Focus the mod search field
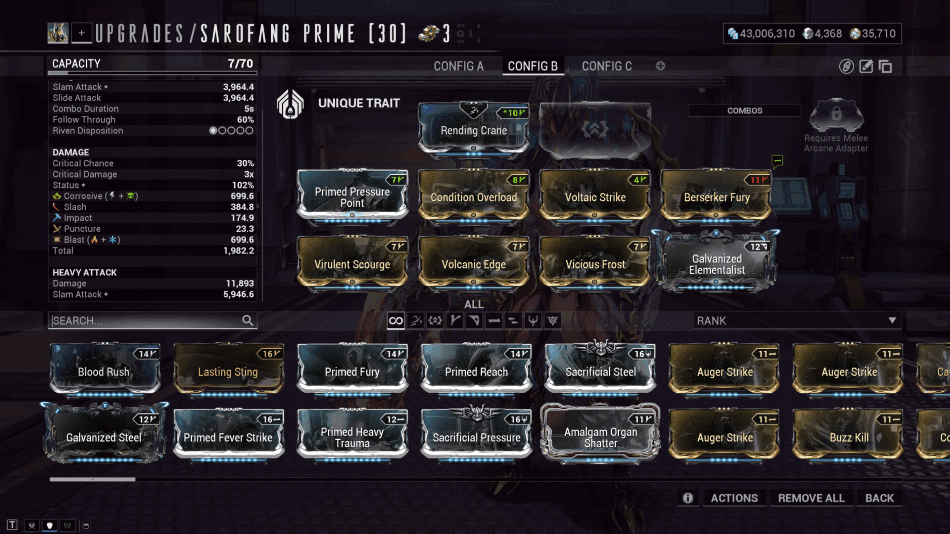Screen dimensions: 950x534 pyautogui.click(x=145, y=321)
